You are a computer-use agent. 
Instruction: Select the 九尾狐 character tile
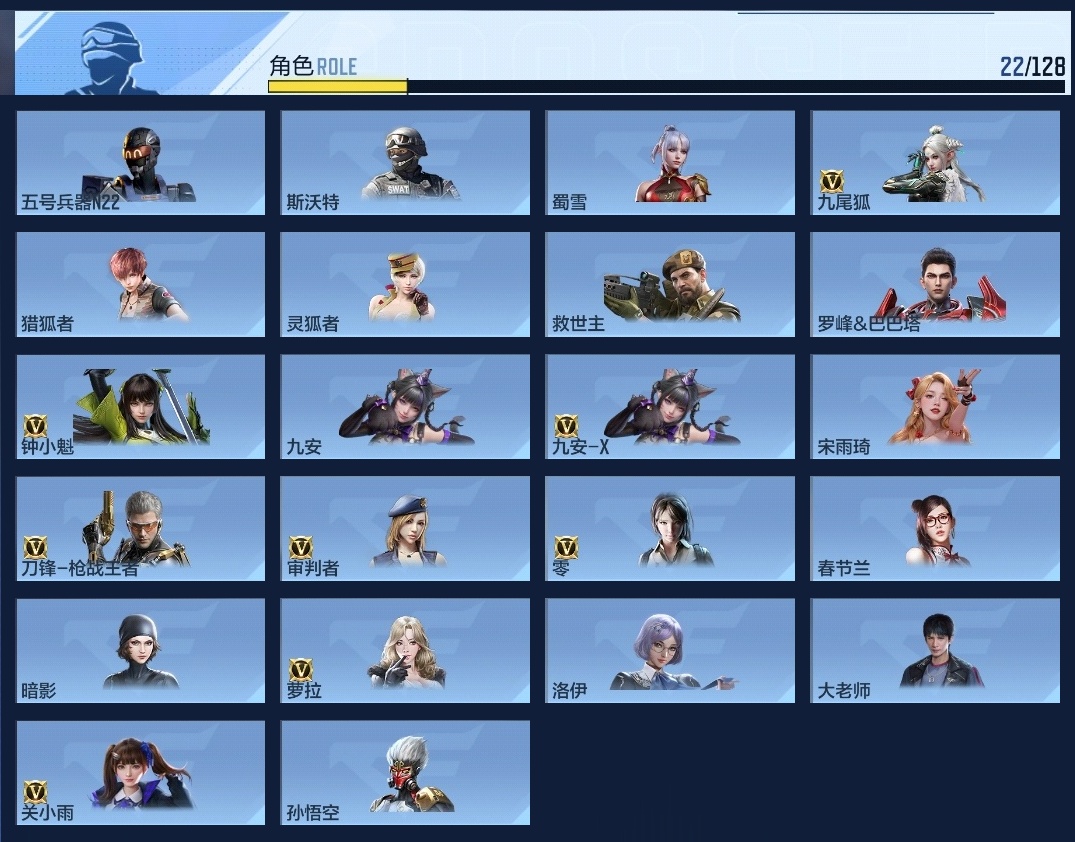[x=935, y=162]
